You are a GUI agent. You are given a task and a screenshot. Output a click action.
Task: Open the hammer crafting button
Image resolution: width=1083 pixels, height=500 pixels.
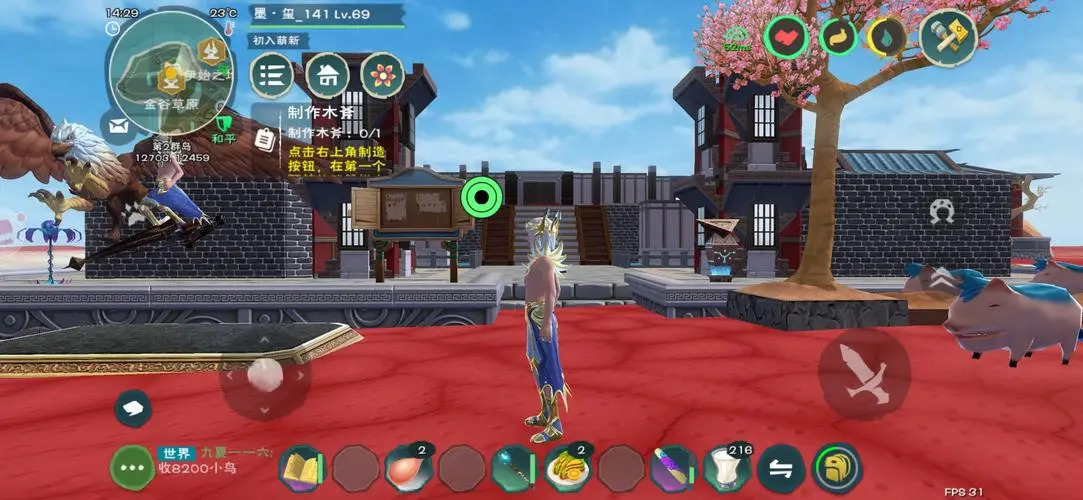coord(947,37)
